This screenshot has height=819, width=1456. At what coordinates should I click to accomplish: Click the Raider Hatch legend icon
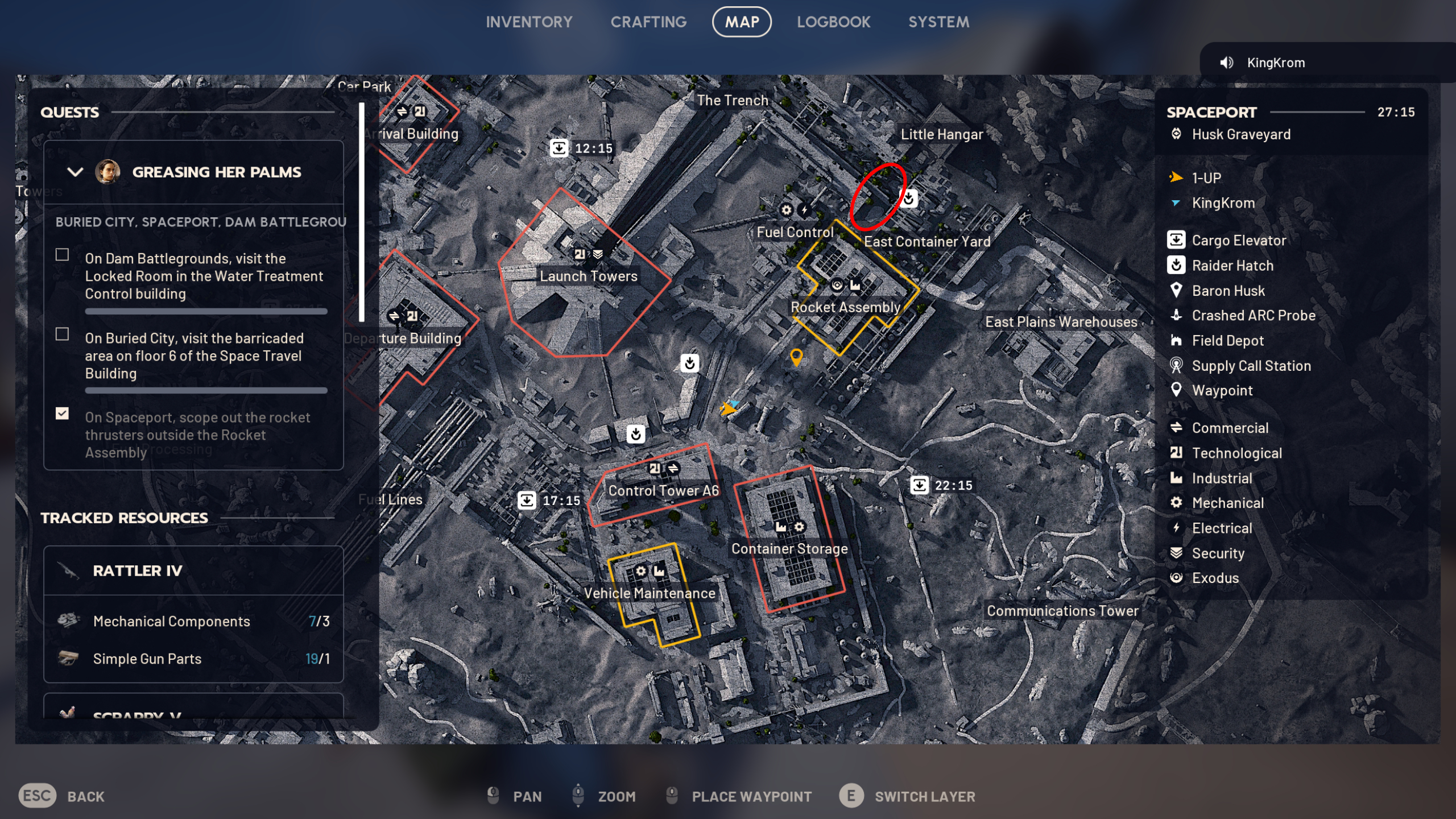[1176, 266]
